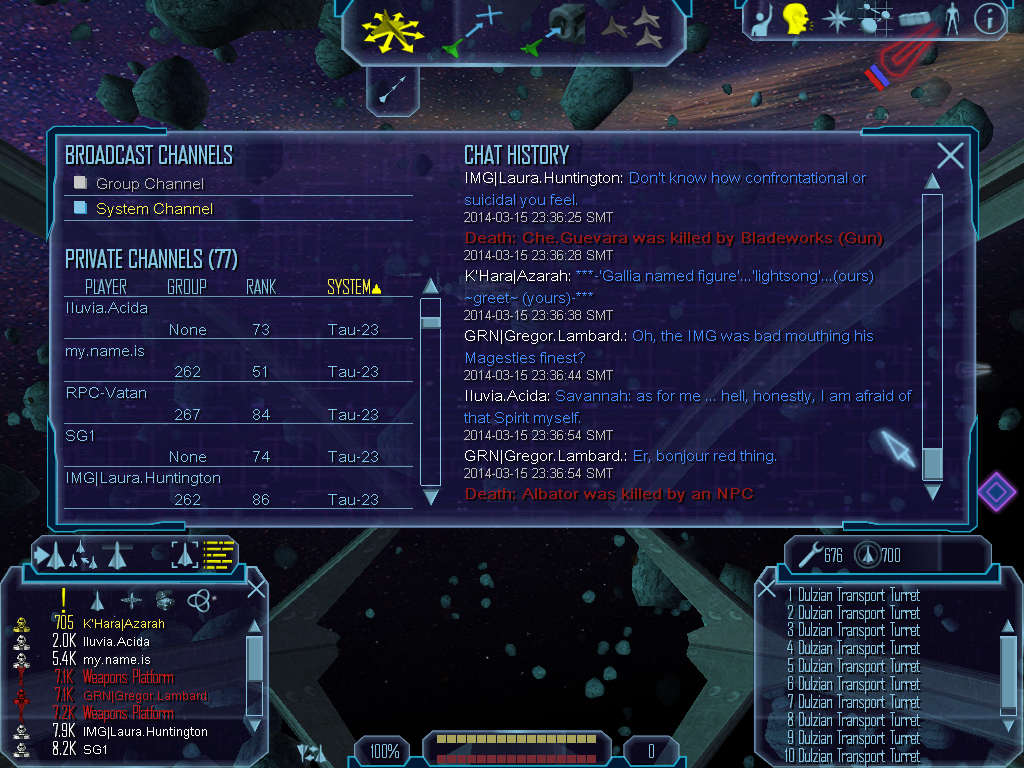The width and height of the screenshot is (1024, 768).
Task: Select IMG|Laura.Huntington in the nearby ships list
Action: (x=145, y=732)
